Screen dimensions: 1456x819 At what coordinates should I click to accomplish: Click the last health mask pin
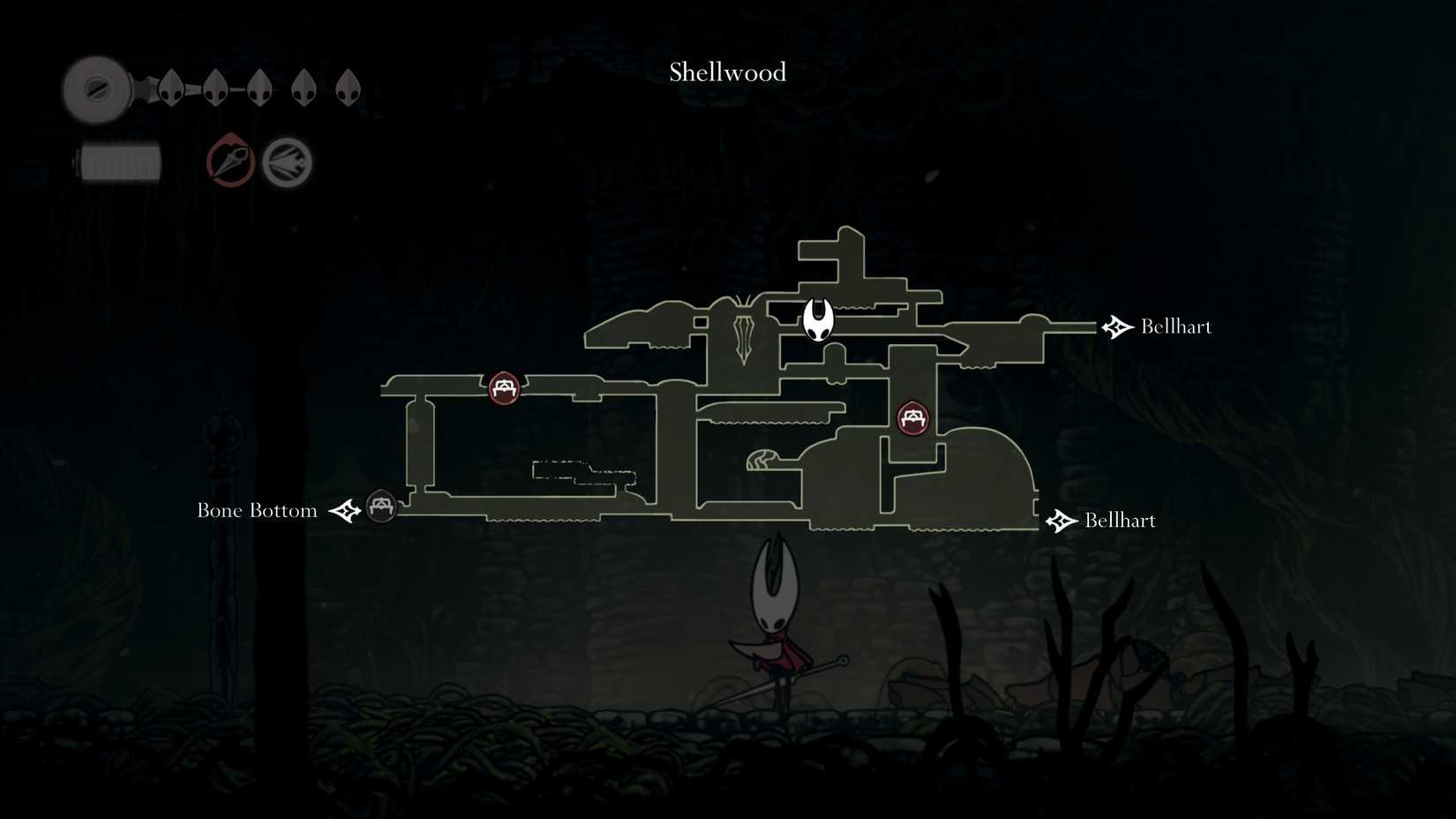pyautogui.click(x=349, y=88)
